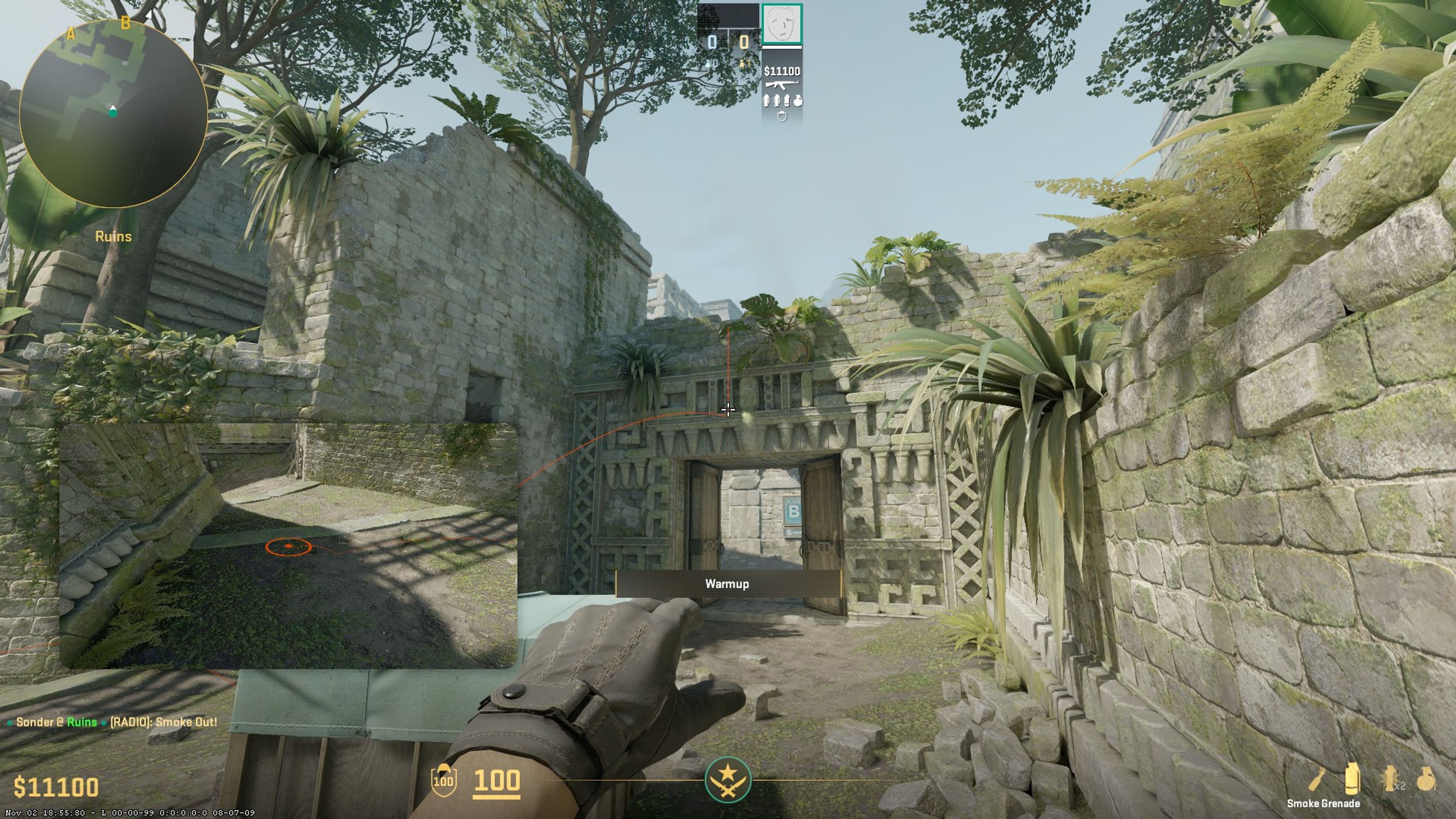The image size is (1456, 819).
Task: Click the white health progress bar under the avatar
Action: click(781, 47)
